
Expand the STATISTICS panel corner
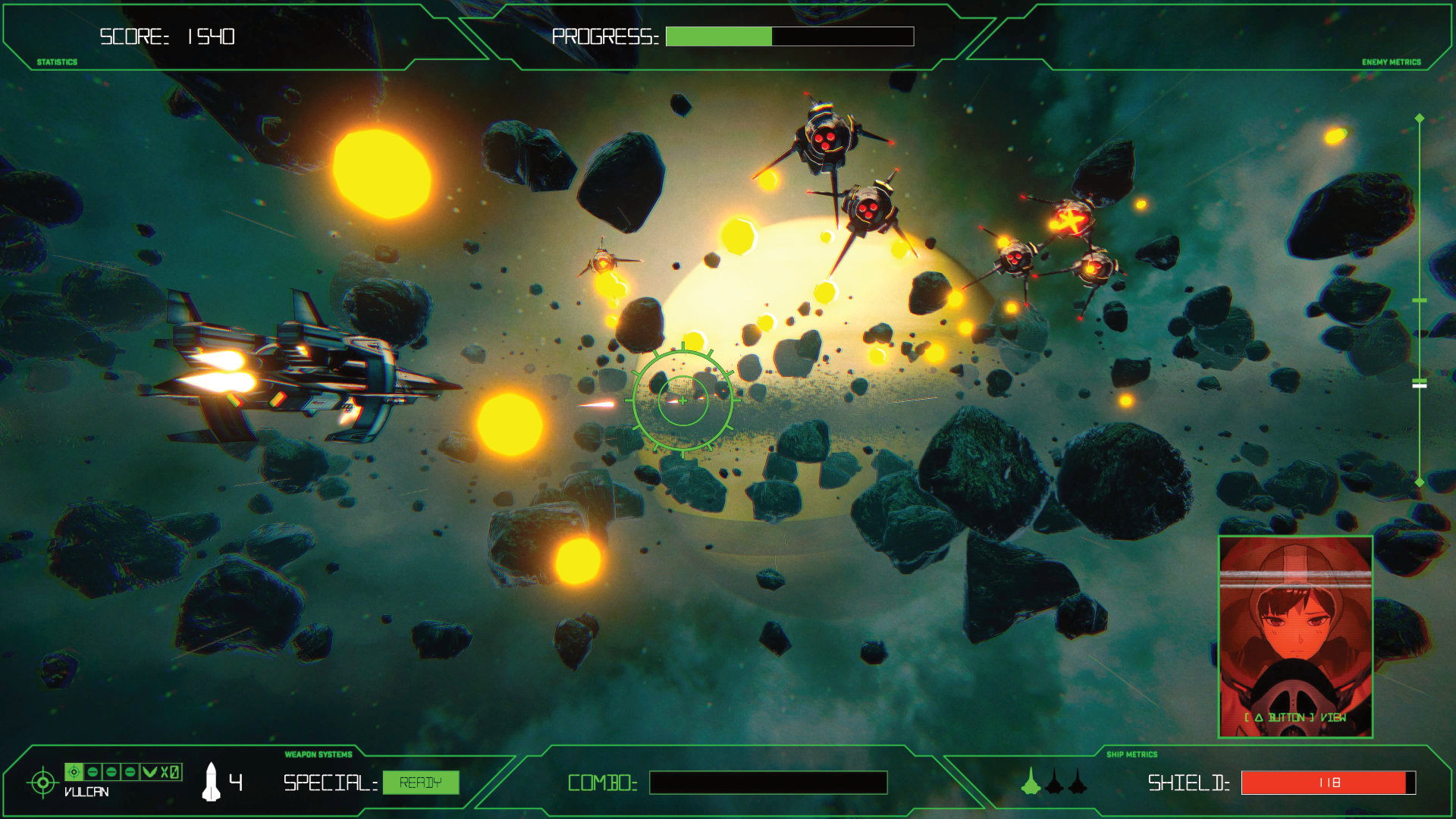pyautogui.click(x=56, y=61)
